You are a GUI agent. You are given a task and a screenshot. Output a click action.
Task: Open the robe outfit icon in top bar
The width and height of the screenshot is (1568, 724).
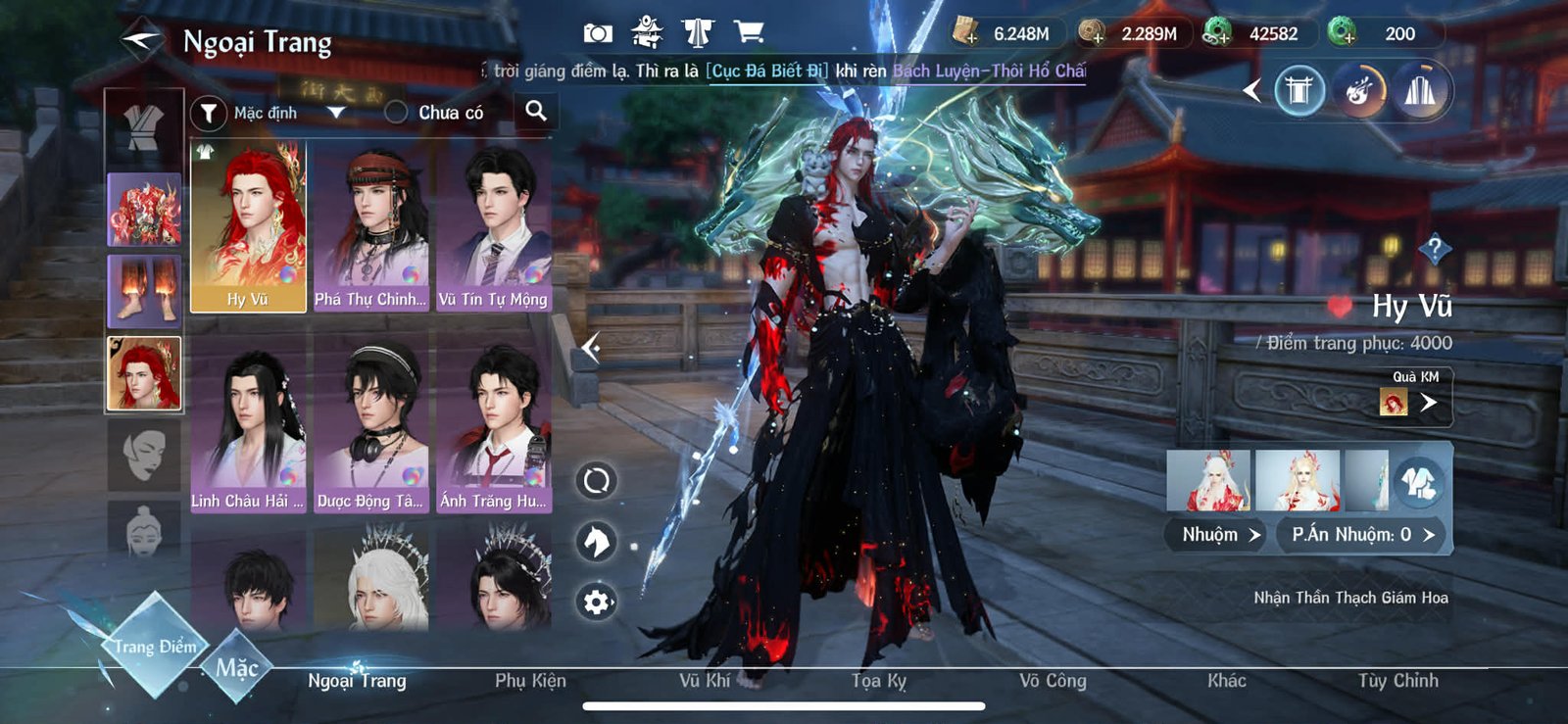point(699,30)
